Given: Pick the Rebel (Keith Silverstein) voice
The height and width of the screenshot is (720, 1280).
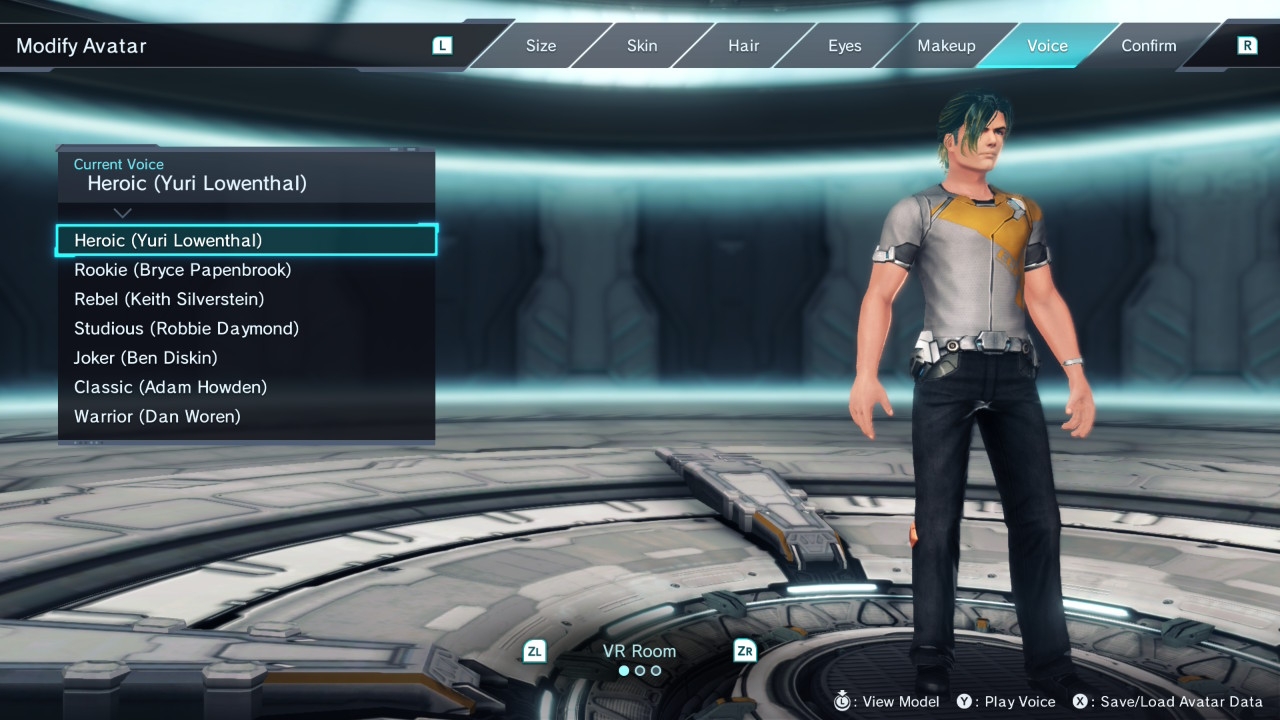Looking at the screenshot, I should (169, 299).
